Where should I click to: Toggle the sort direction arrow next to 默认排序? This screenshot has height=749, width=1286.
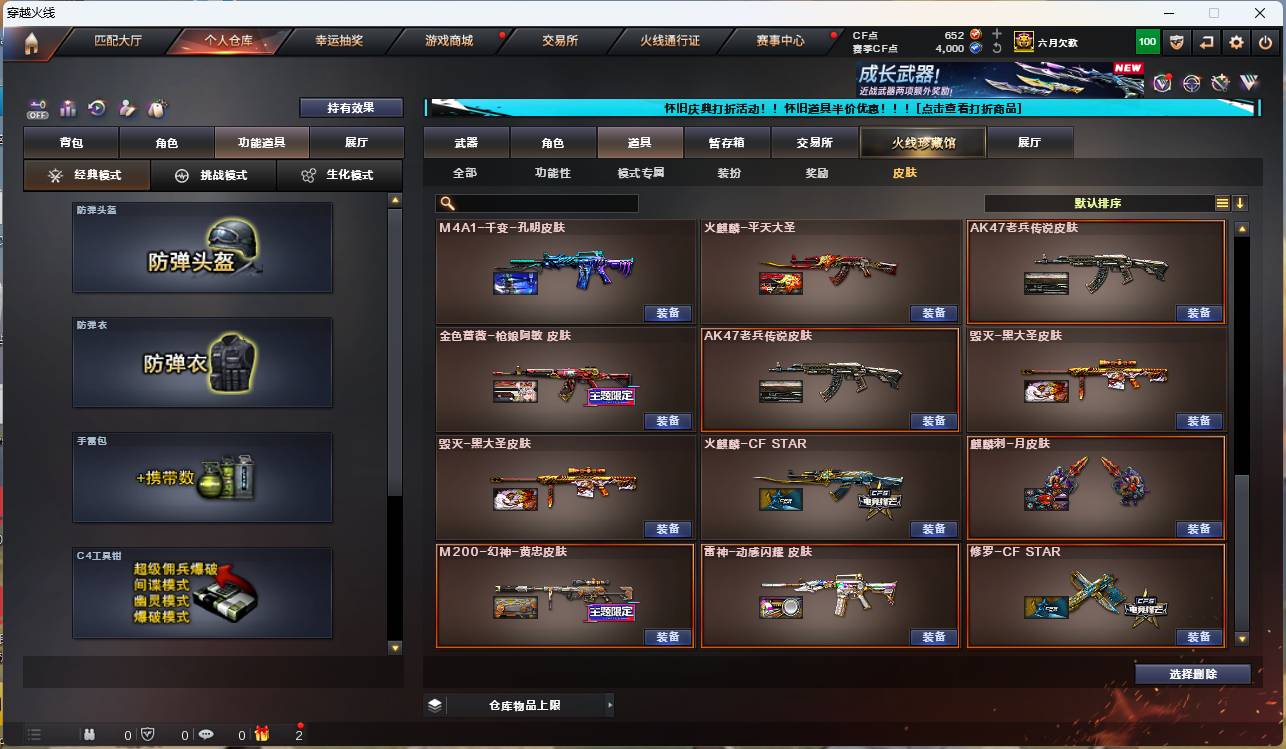(1239, 202)
